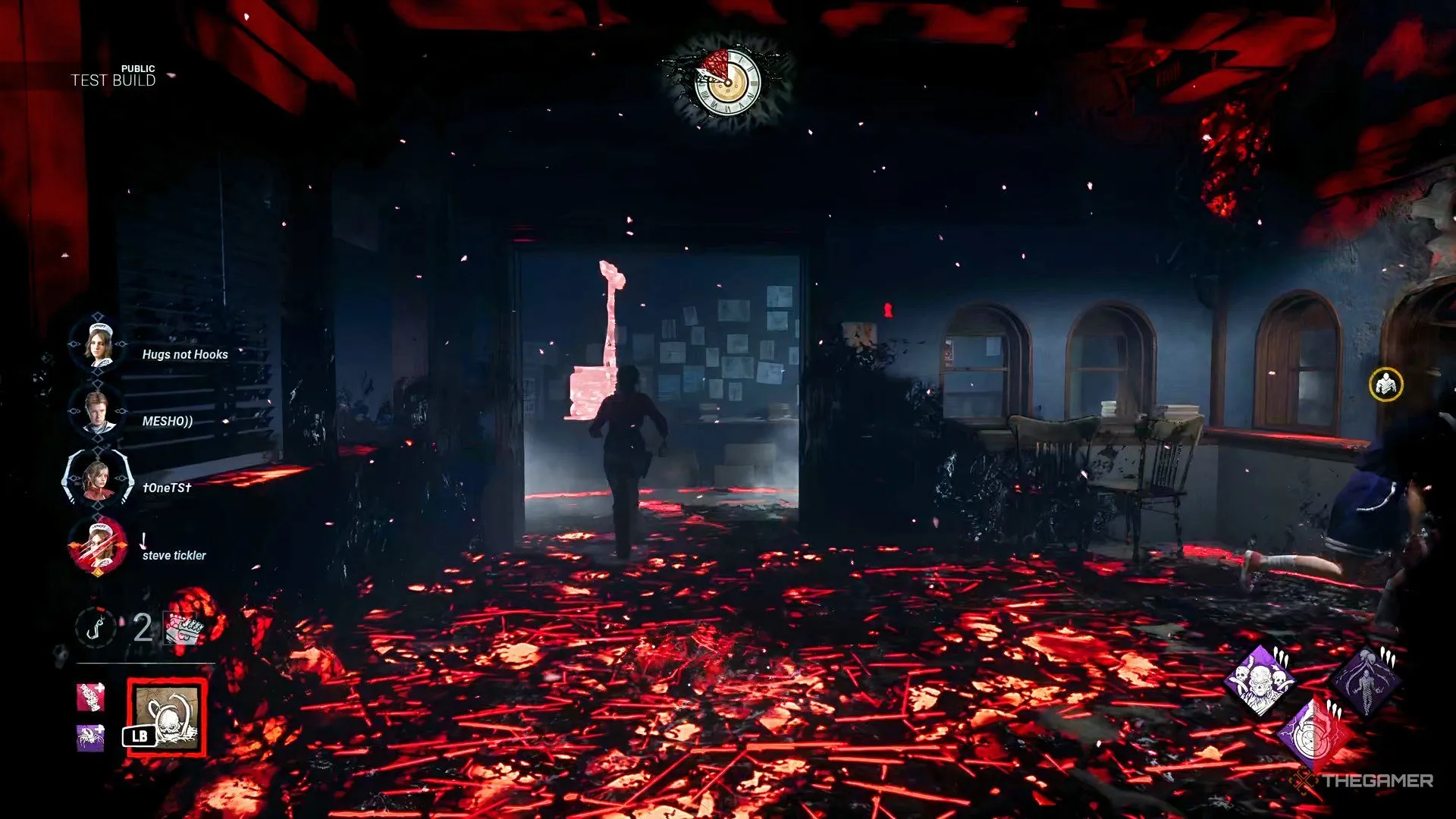Image resolution: width=1456 pixels, height=819 pixels.
Task: Select the Hugs not Hooks survivor portrait
Action: tap(98, 345)
